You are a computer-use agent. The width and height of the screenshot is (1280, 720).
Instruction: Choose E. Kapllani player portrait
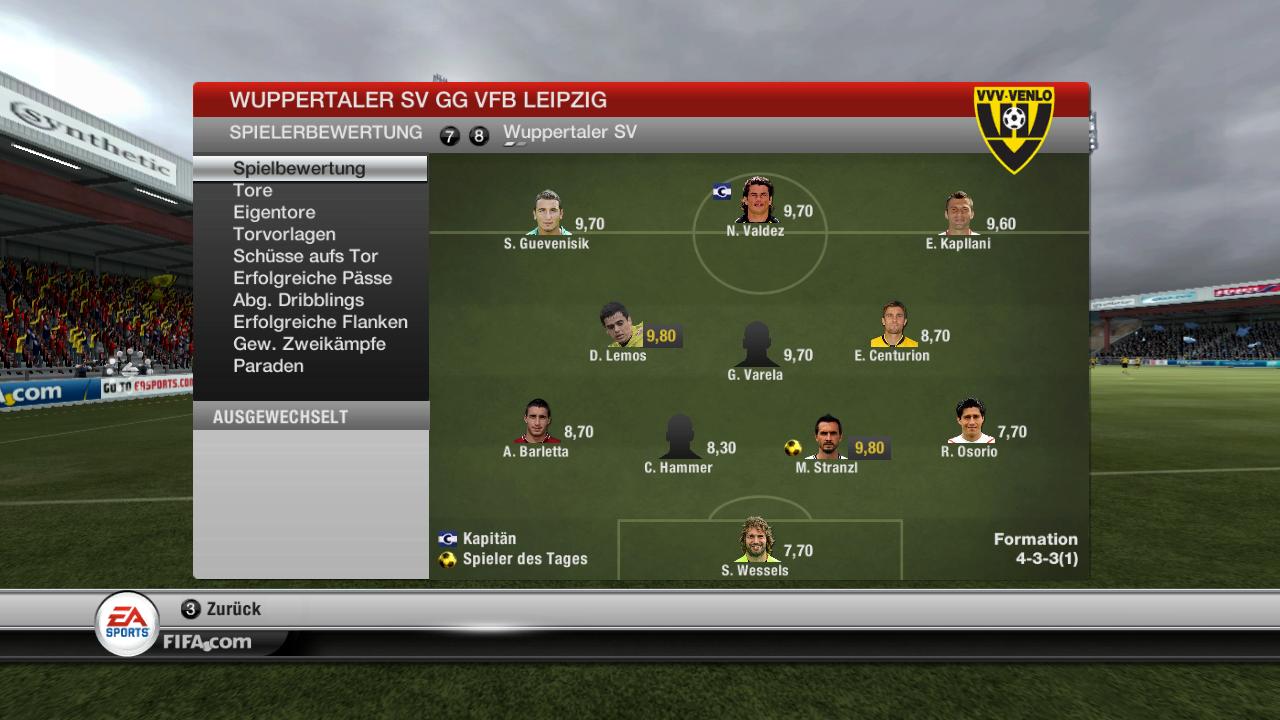tap(958, 213)
